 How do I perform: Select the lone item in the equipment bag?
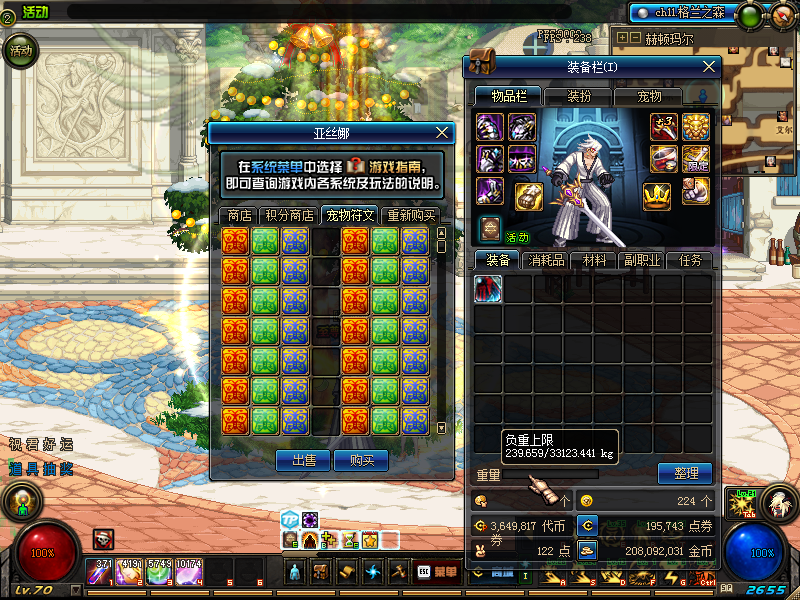pyautogui.click(x=488, y=289)
